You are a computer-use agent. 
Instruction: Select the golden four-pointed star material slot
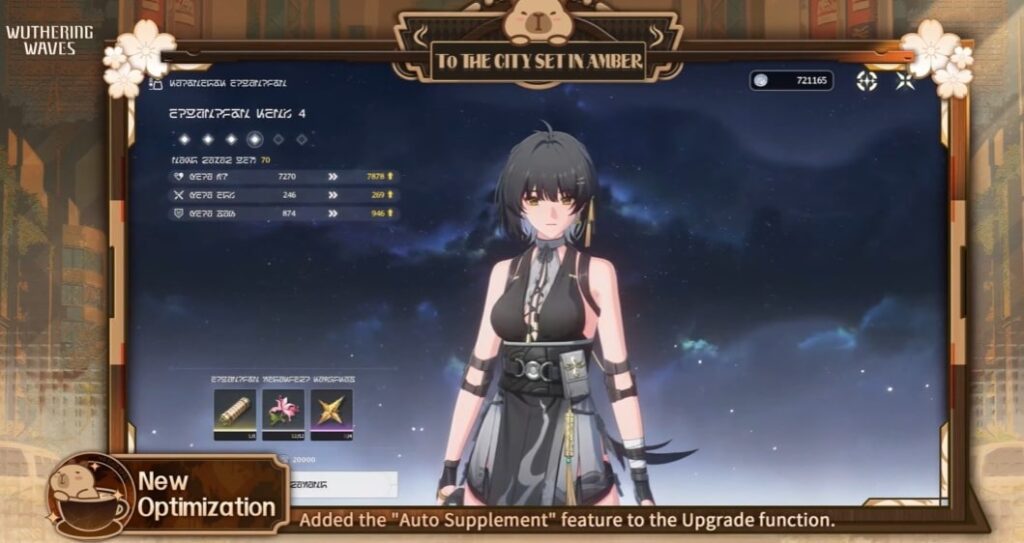[x=331, y=413]
